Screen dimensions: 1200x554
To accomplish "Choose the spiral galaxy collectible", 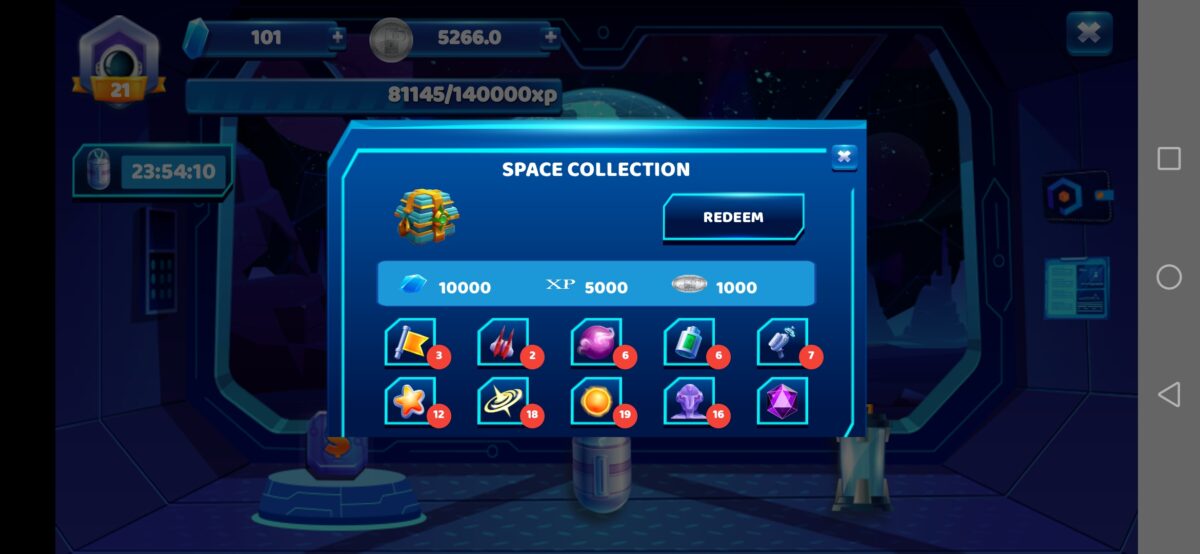I will tap(503, 401).
